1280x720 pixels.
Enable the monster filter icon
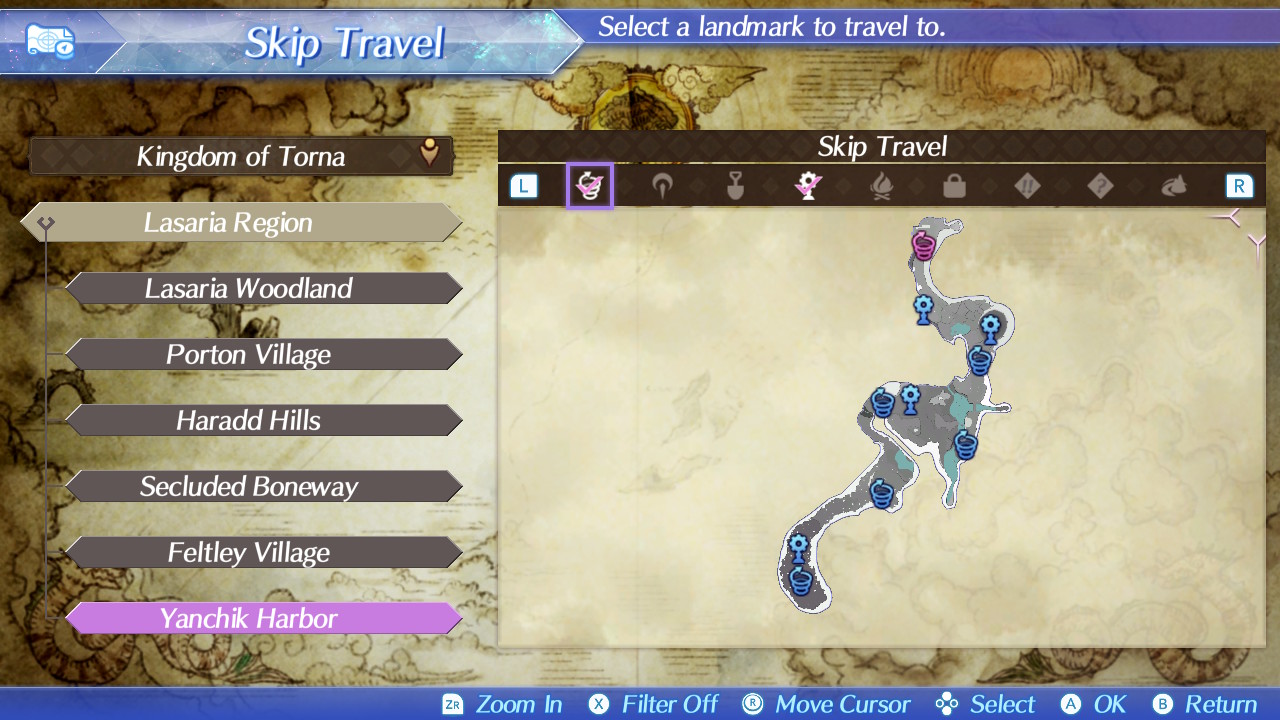point(1173,186)
